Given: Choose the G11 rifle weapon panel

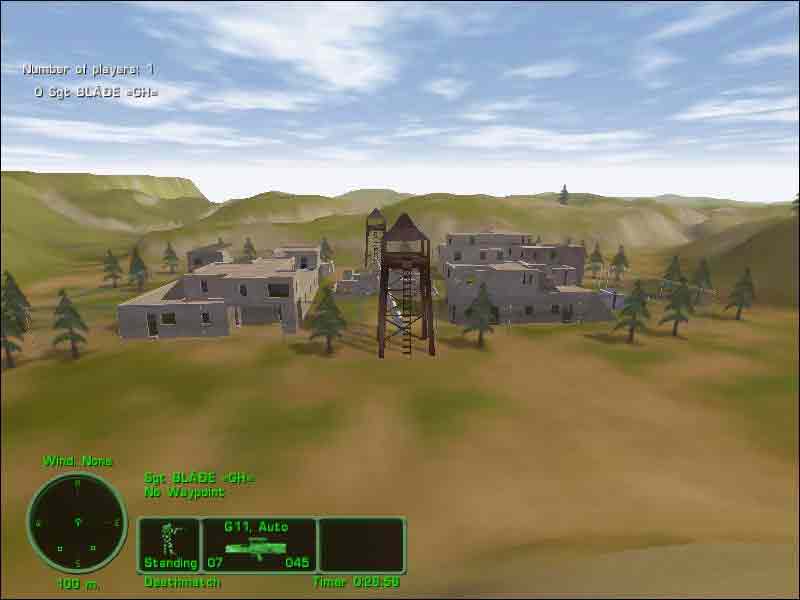Looking at the screenshot, I should pos(259,544).
